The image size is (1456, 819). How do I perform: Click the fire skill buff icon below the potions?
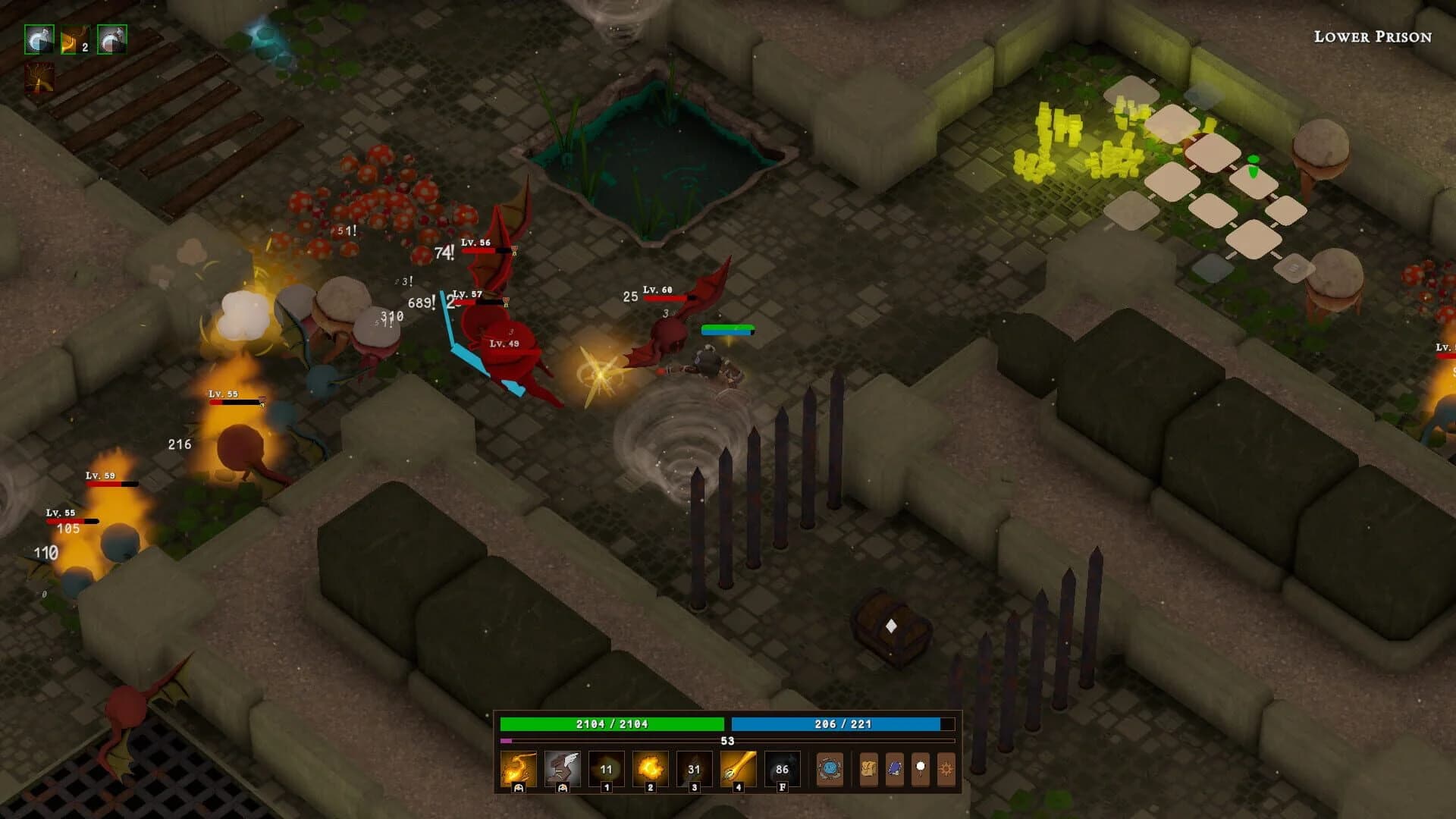click(x=38, y=77)
